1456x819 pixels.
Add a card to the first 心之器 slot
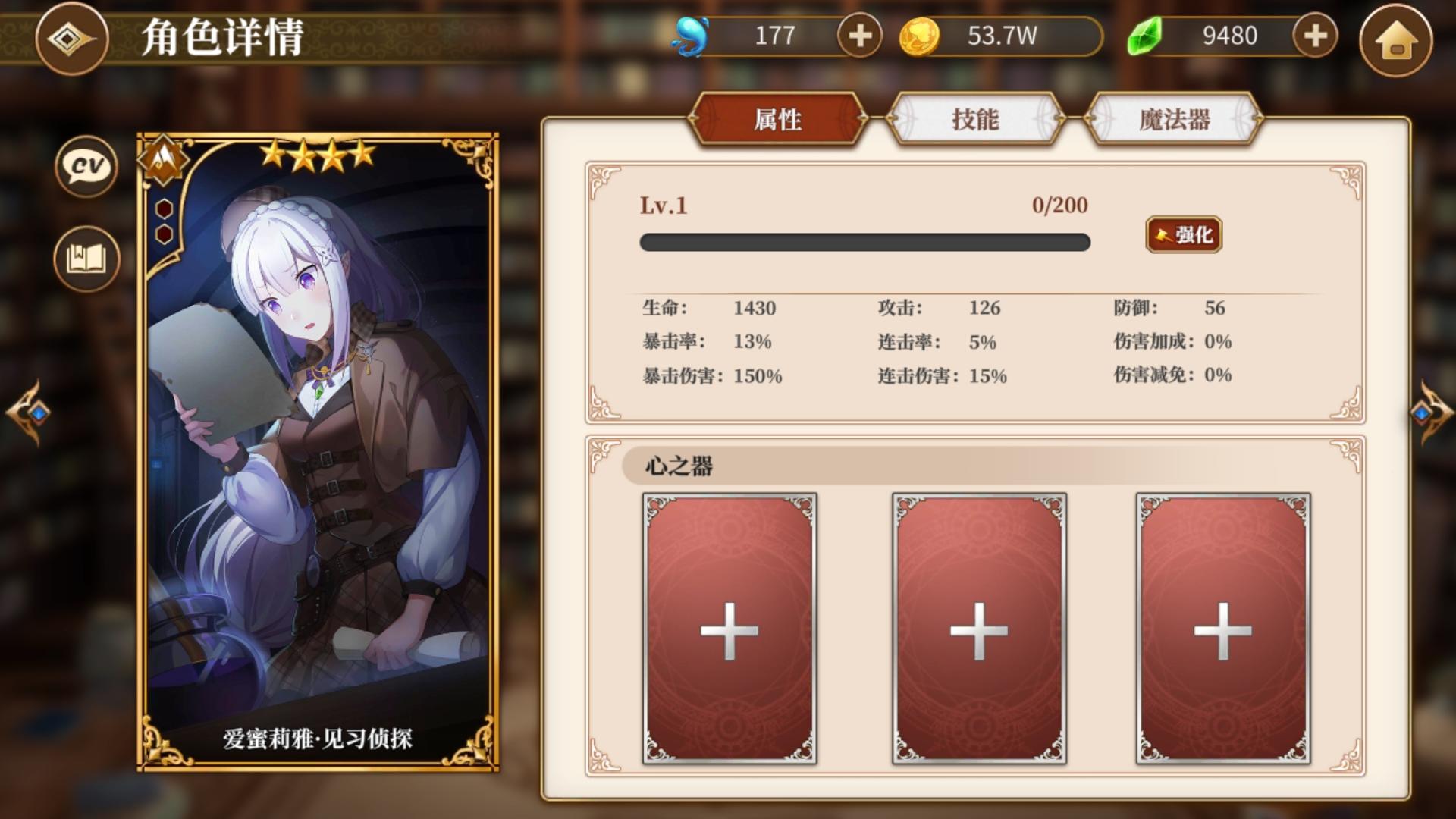(730, 629)
